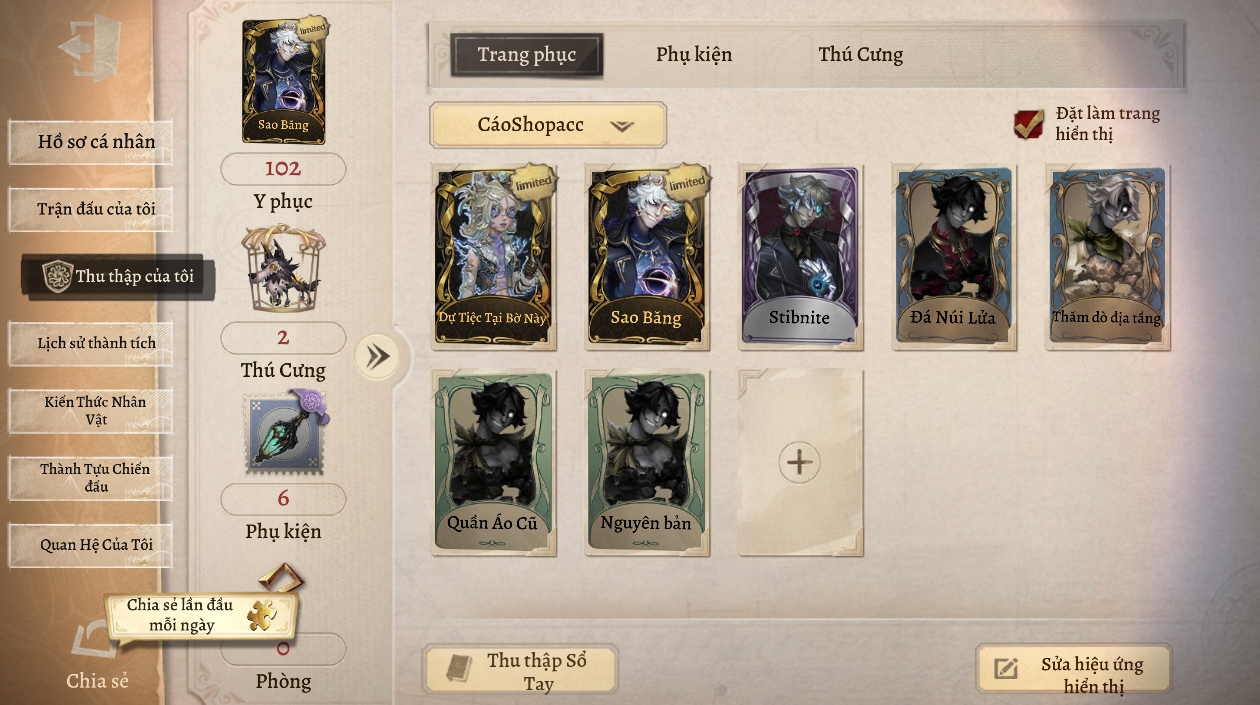
Task: Choose the Nguyên bản costume card
Action: click(646, 462)
